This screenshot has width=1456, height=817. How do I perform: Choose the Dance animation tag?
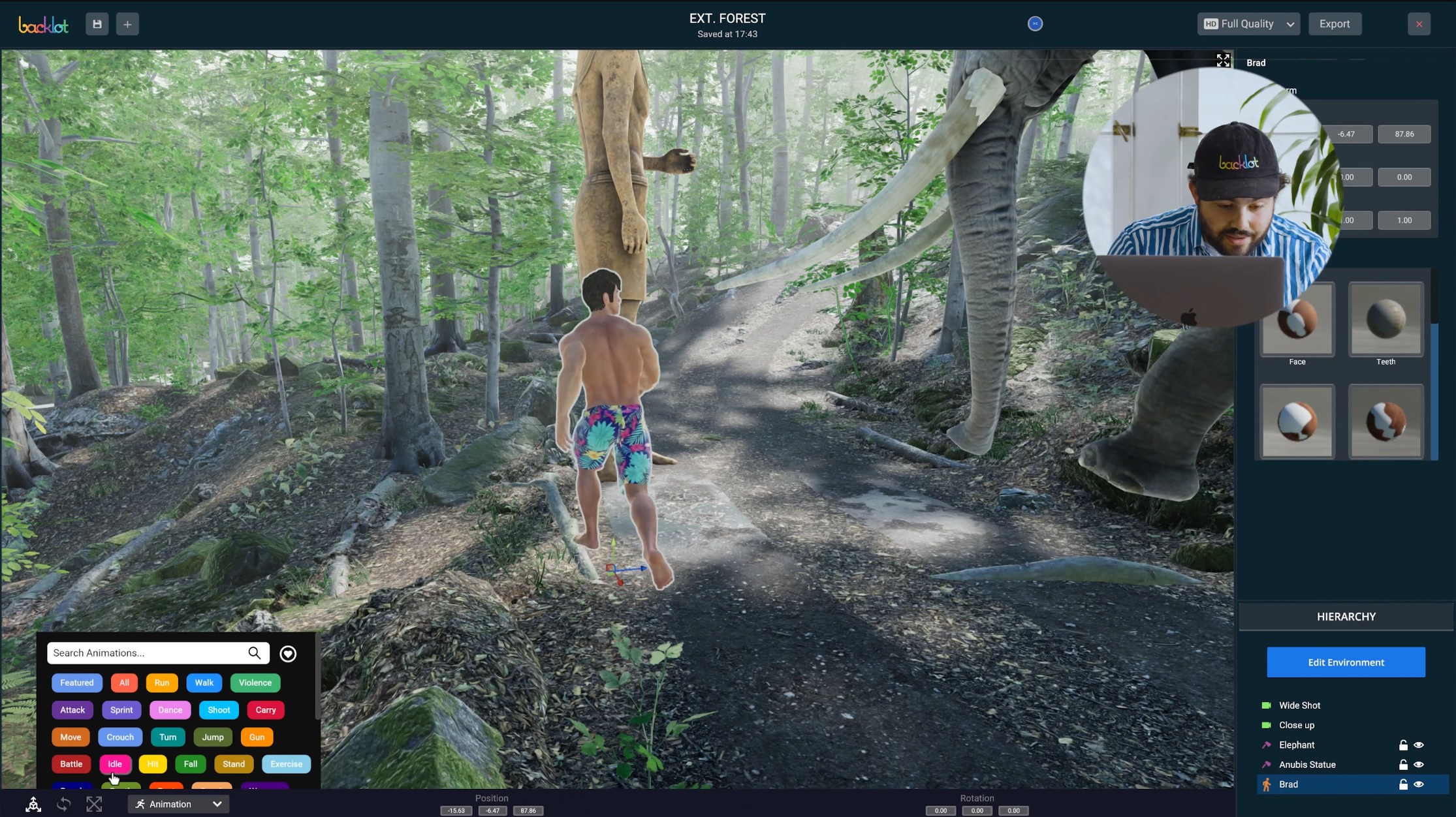[170, 710]
